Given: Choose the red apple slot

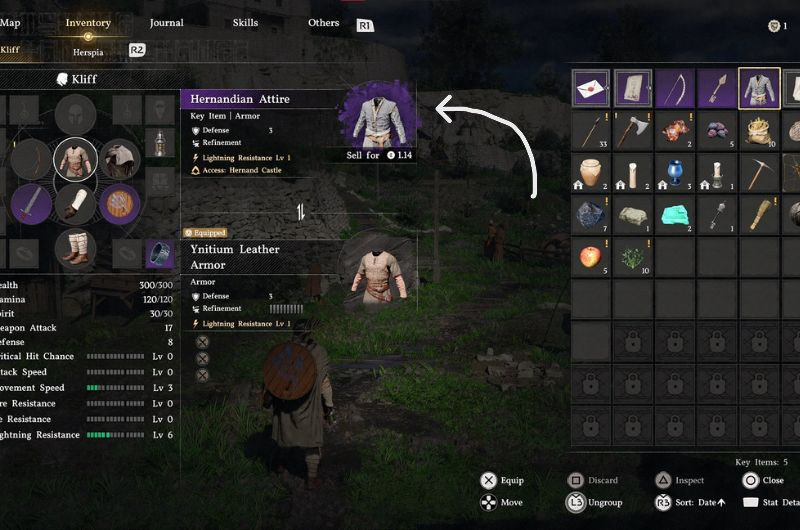Looking at the screenshot, I should coord(591,256).
